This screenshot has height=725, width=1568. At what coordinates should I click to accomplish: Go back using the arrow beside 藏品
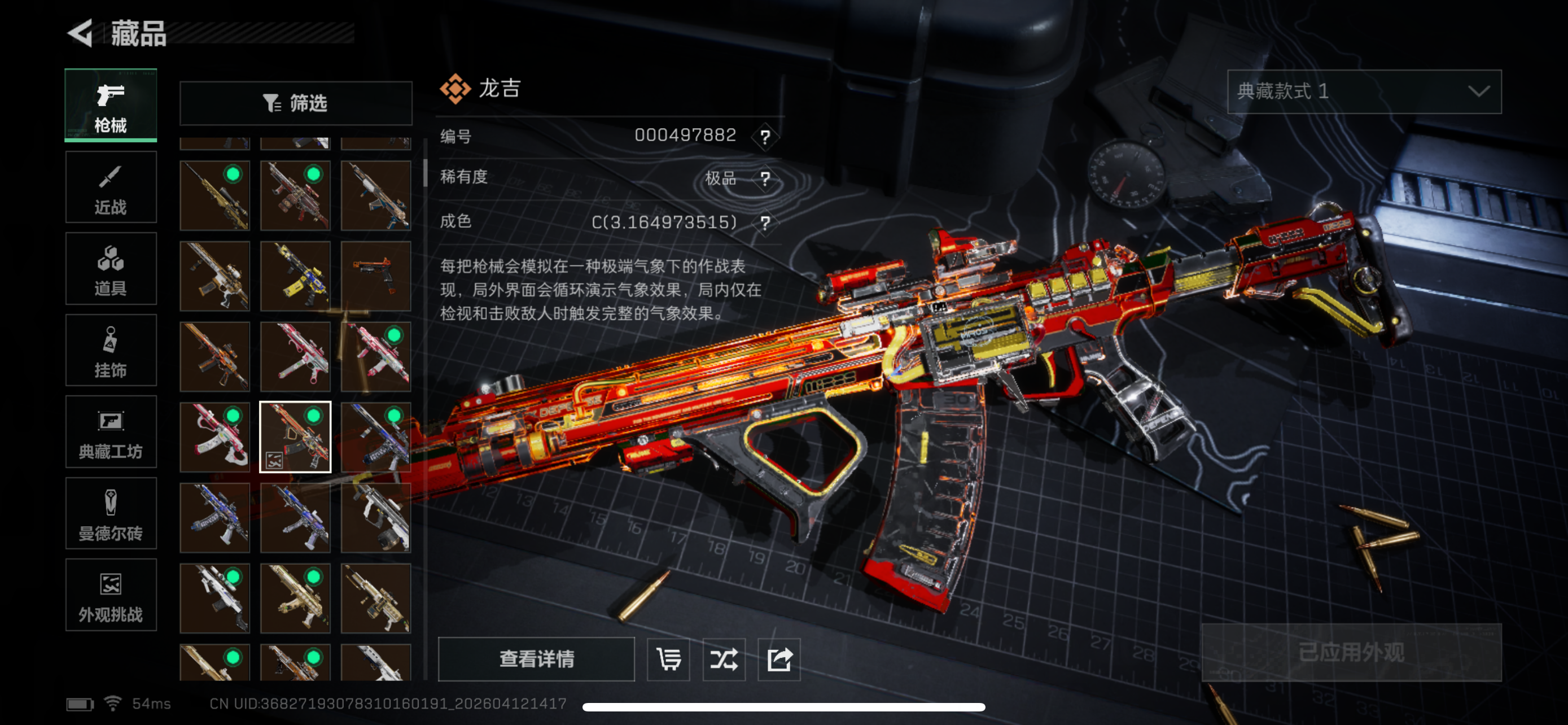tap(80, 33)
